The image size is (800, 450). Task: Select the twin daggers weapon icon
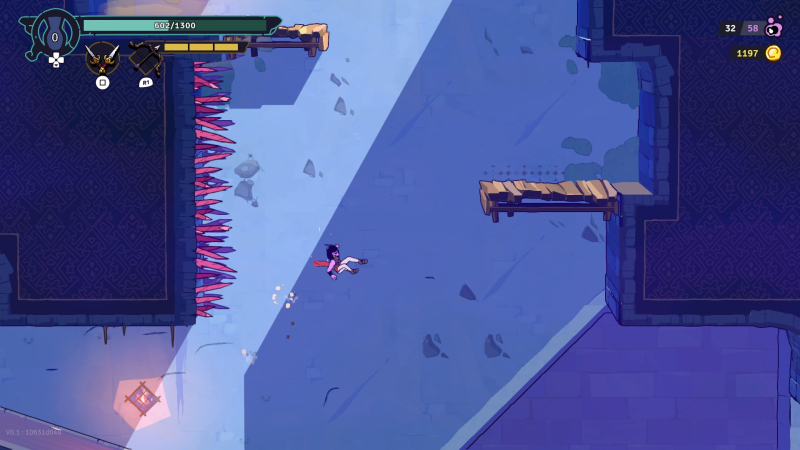[102, 57]
